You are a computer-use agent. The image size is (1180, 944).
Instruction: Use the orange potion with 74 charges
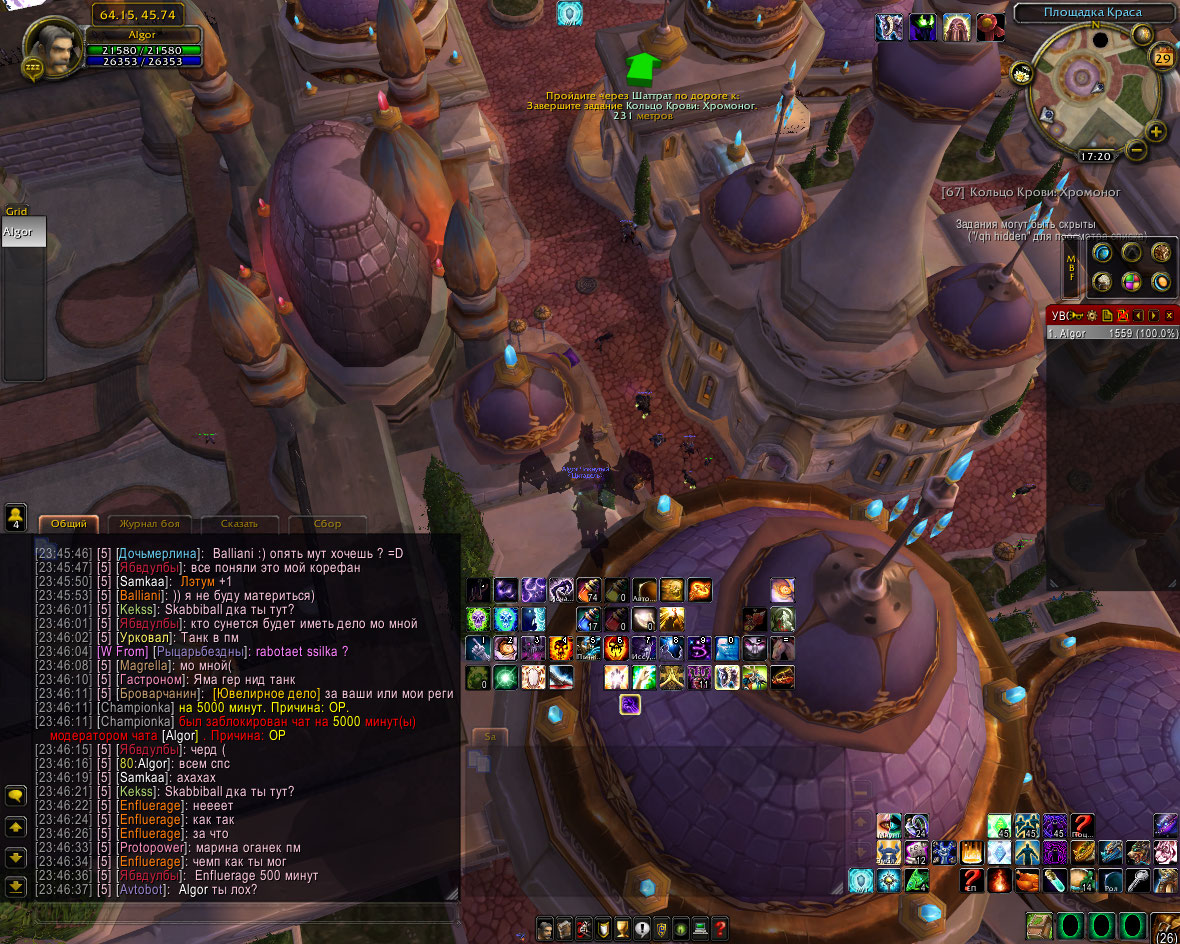[x=589, y=590]
